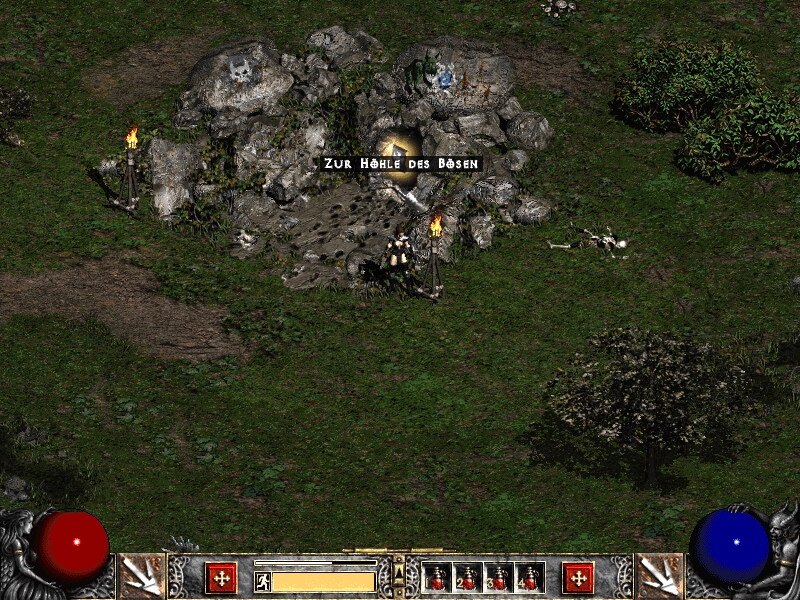Use the healing potion in belt slot 3
The image size is (800, 600).
[498, 577]
